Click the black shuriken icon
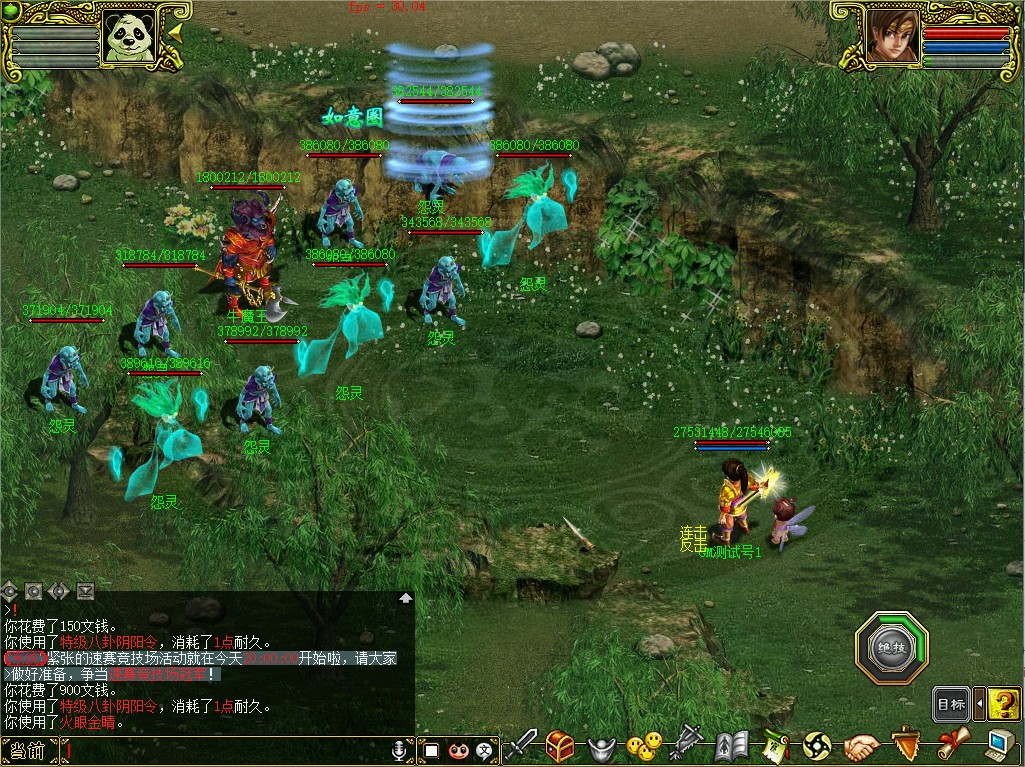1025x767 pixels. (817, 746)
